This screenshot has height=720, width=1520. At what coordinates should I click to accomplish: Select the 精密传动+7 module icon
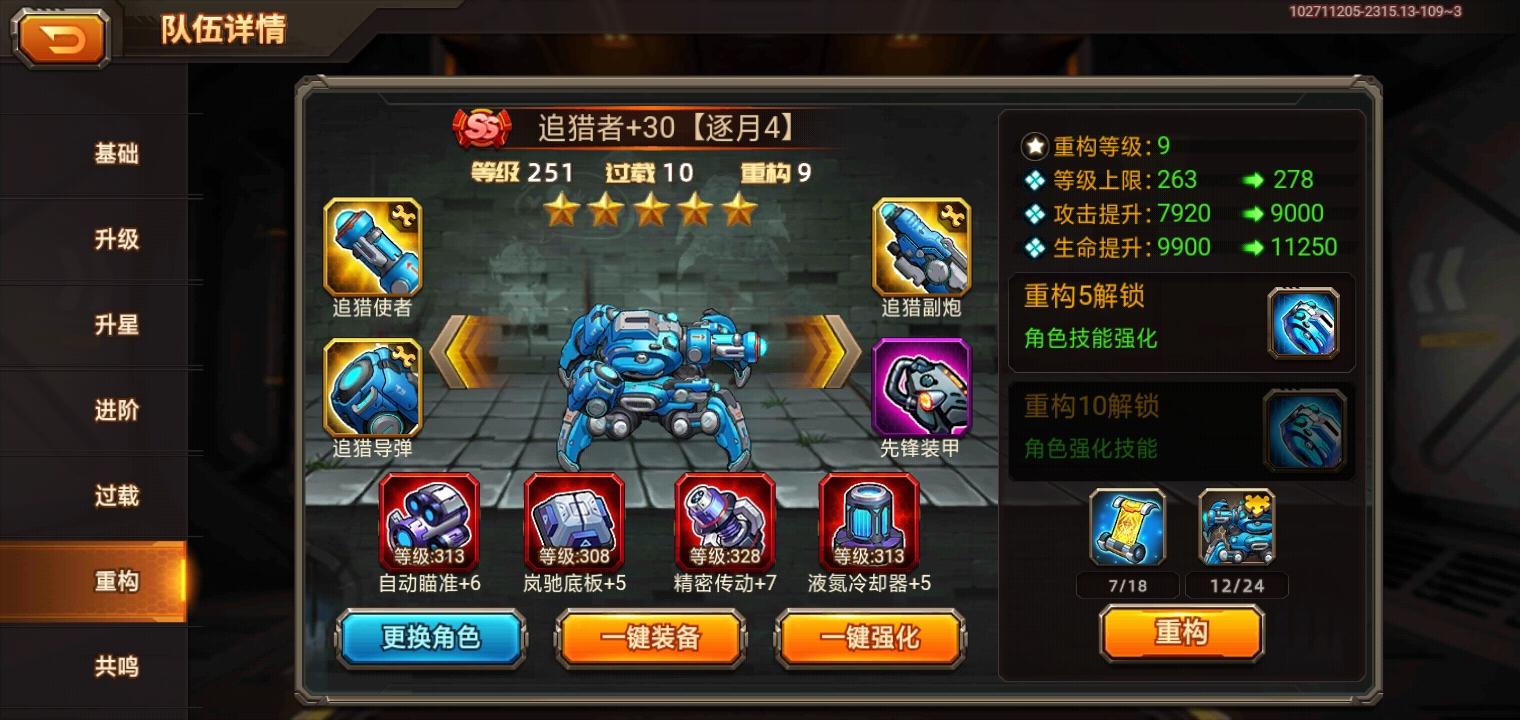click(724, 522)
